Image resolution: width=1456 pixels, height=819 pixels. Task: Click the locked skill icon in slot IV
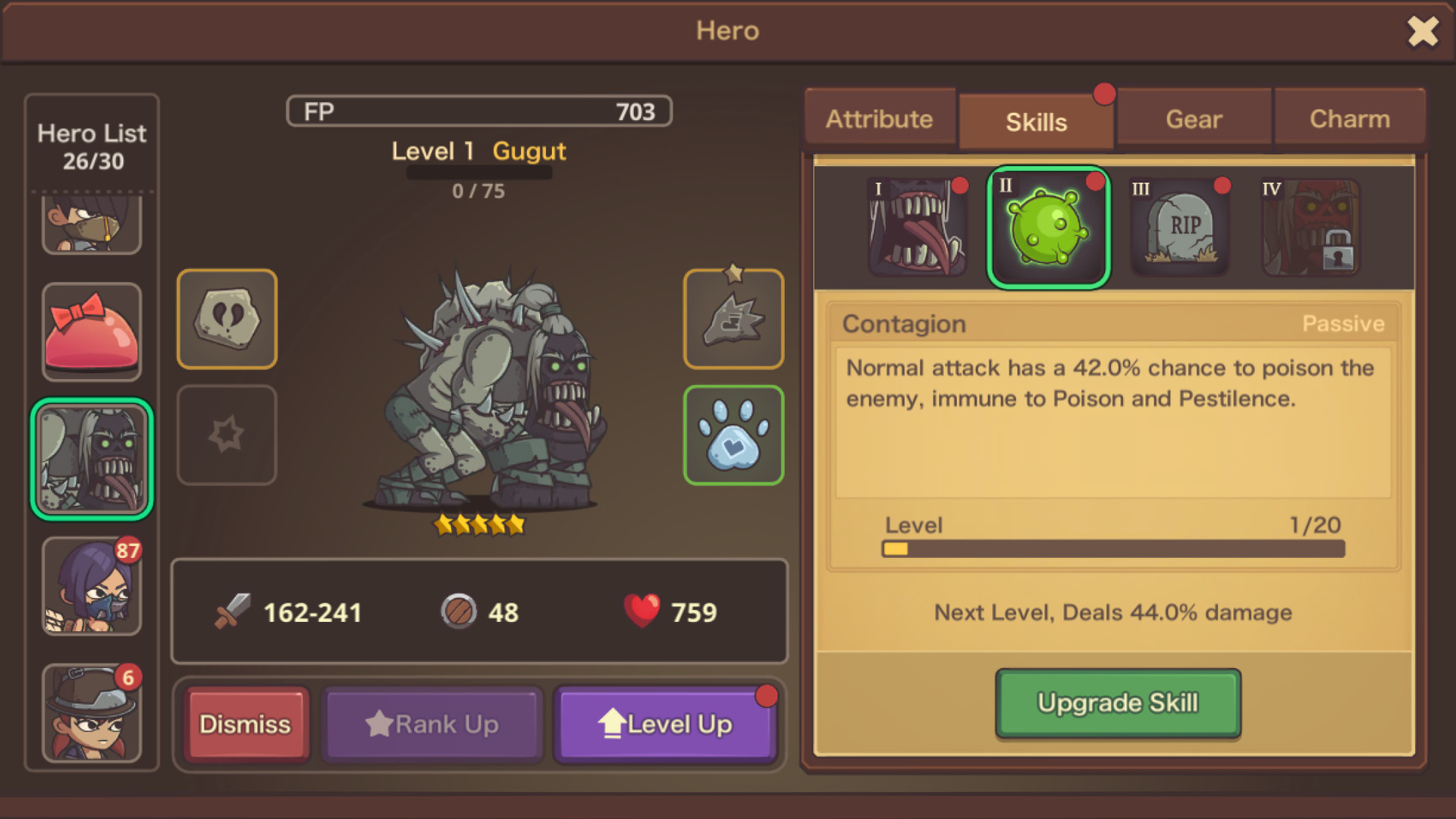coord(1310,226)
